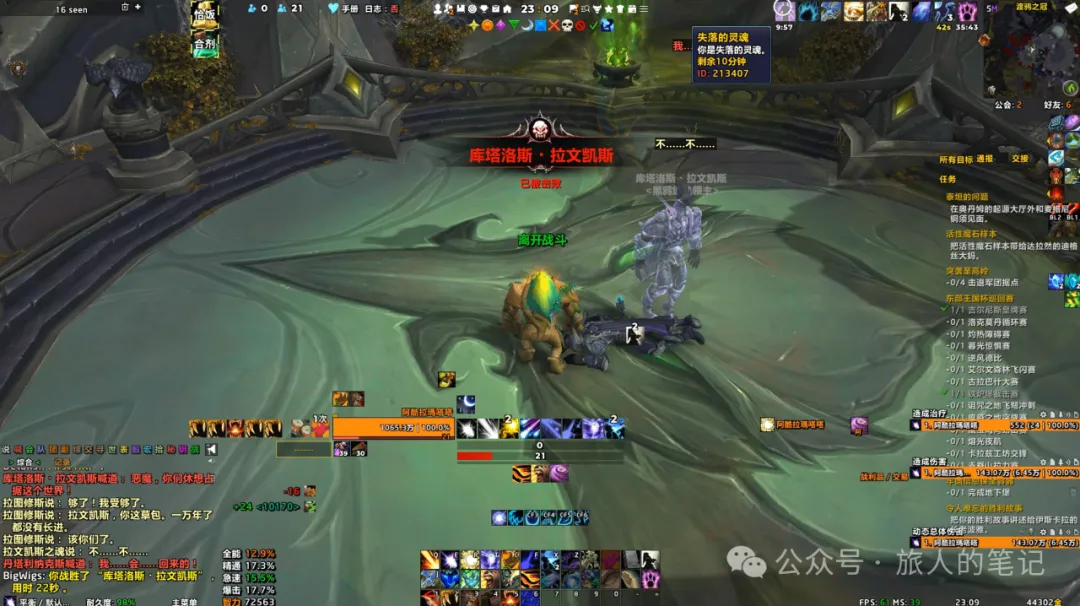Pick the blue square raid marker
Viewport: 1080px width, 606px height.
coord(540,25)
